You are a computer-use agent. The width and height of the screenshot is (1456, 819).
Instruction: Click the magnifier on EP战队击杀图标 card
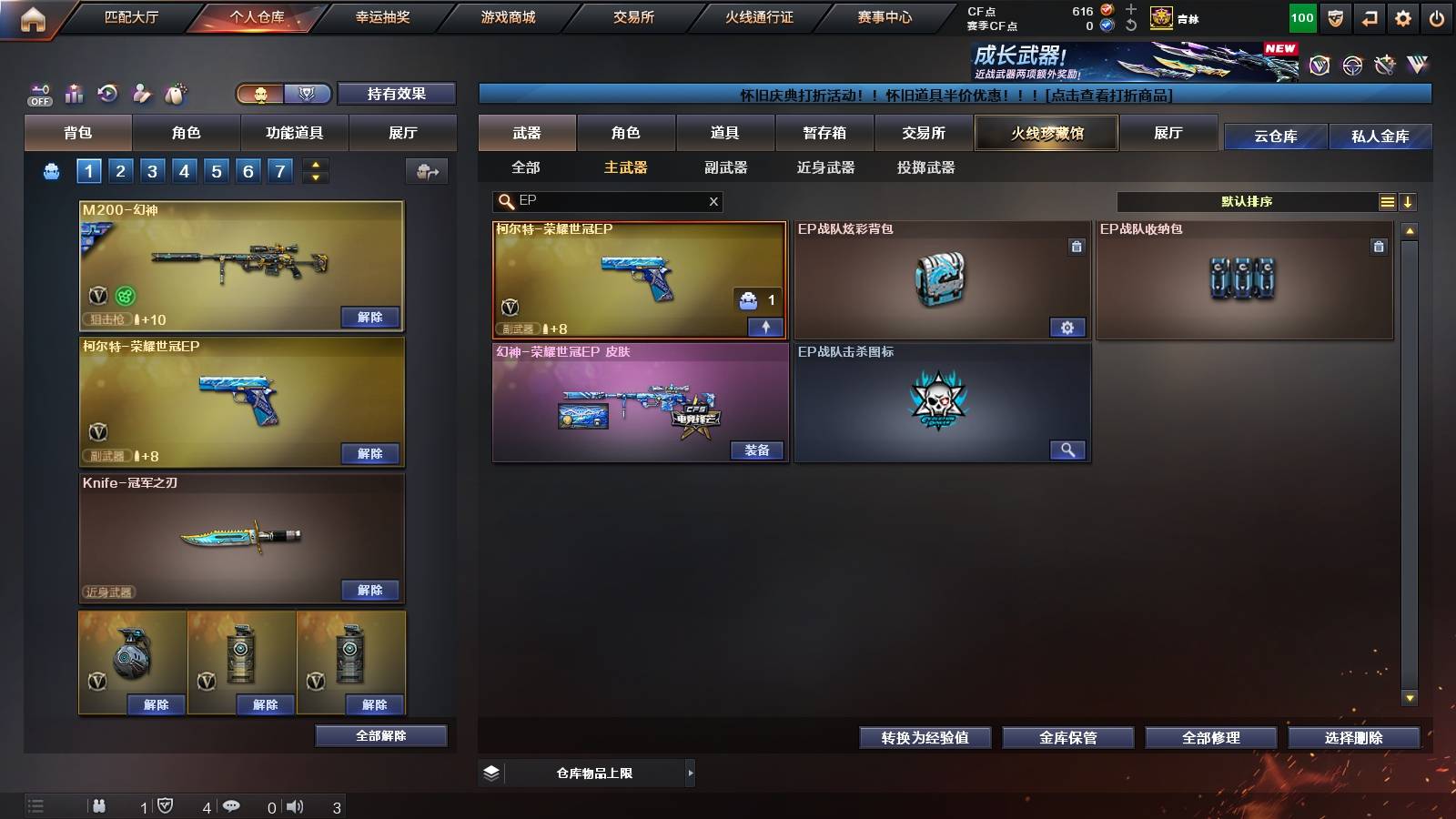[1069, 450]
